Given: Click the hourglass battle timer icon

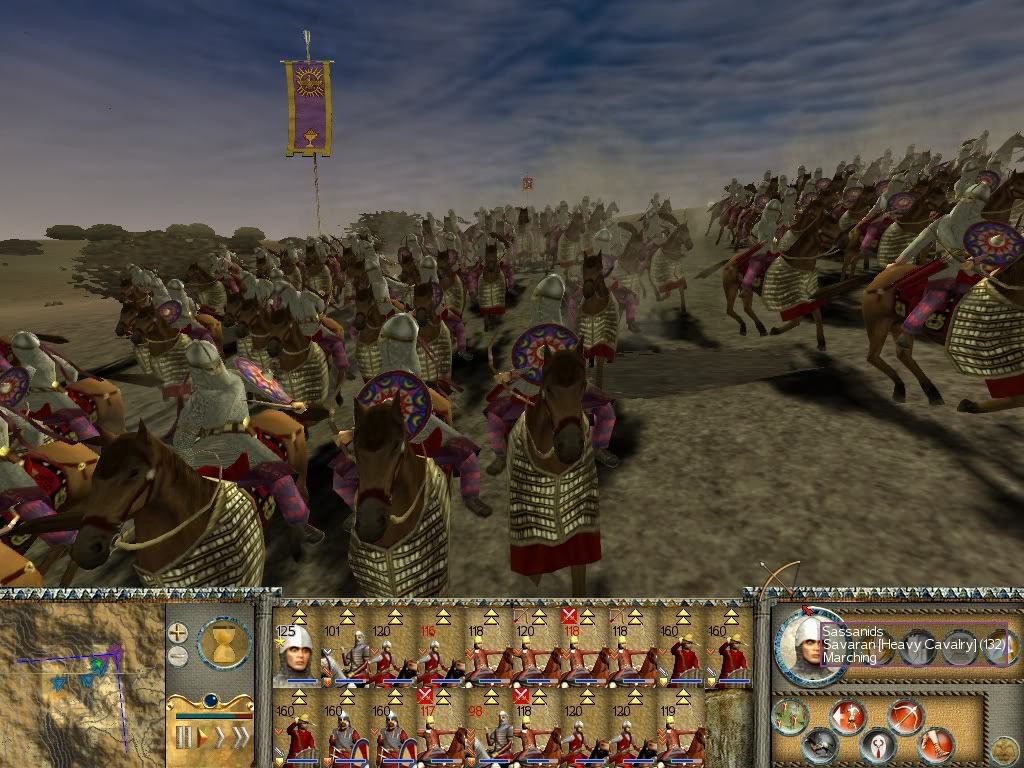Looking at the screenshot, I should coord(224,642).
